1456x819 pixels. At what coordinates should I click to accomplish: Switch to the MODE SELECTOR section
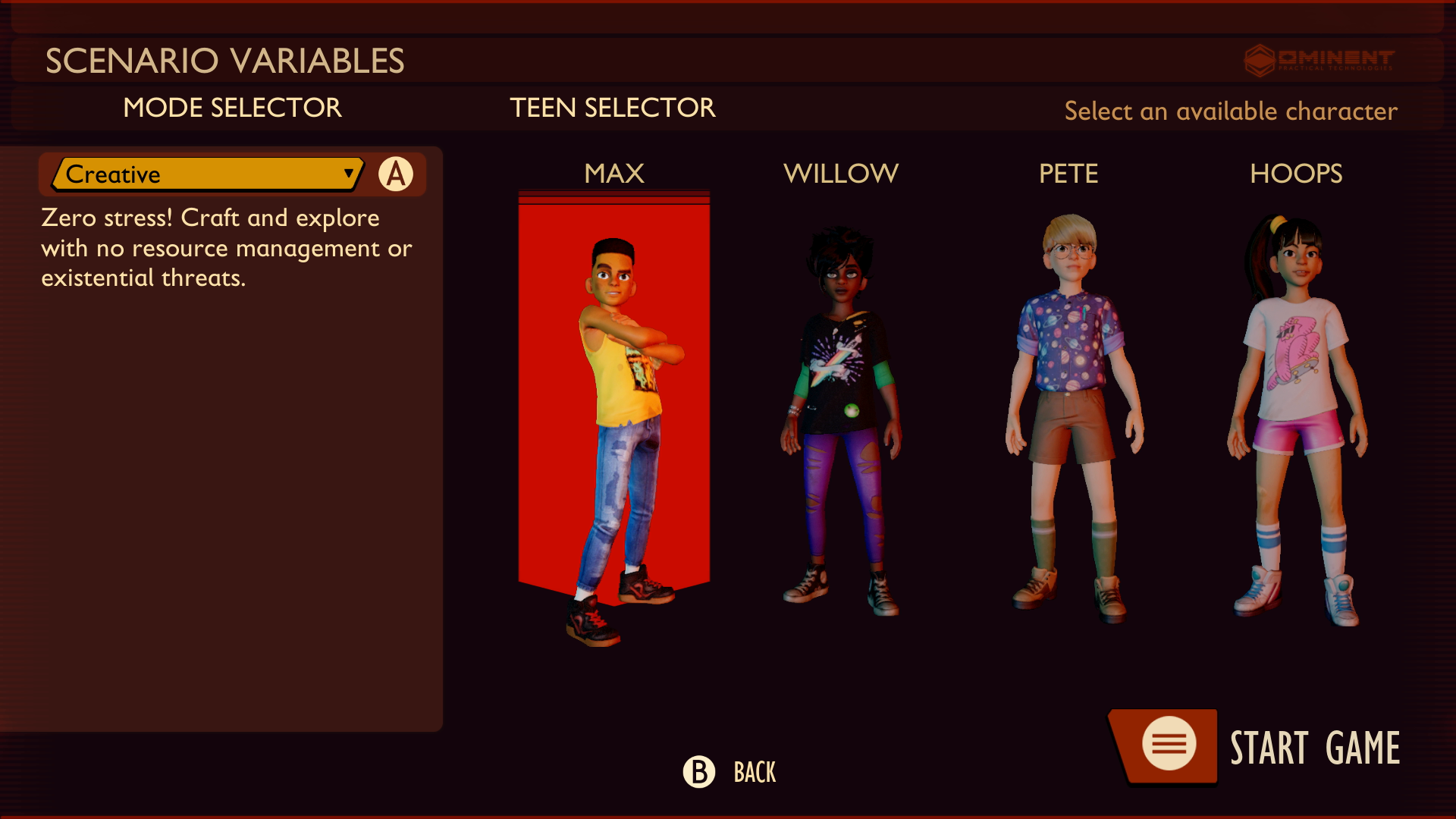point(232,108)
